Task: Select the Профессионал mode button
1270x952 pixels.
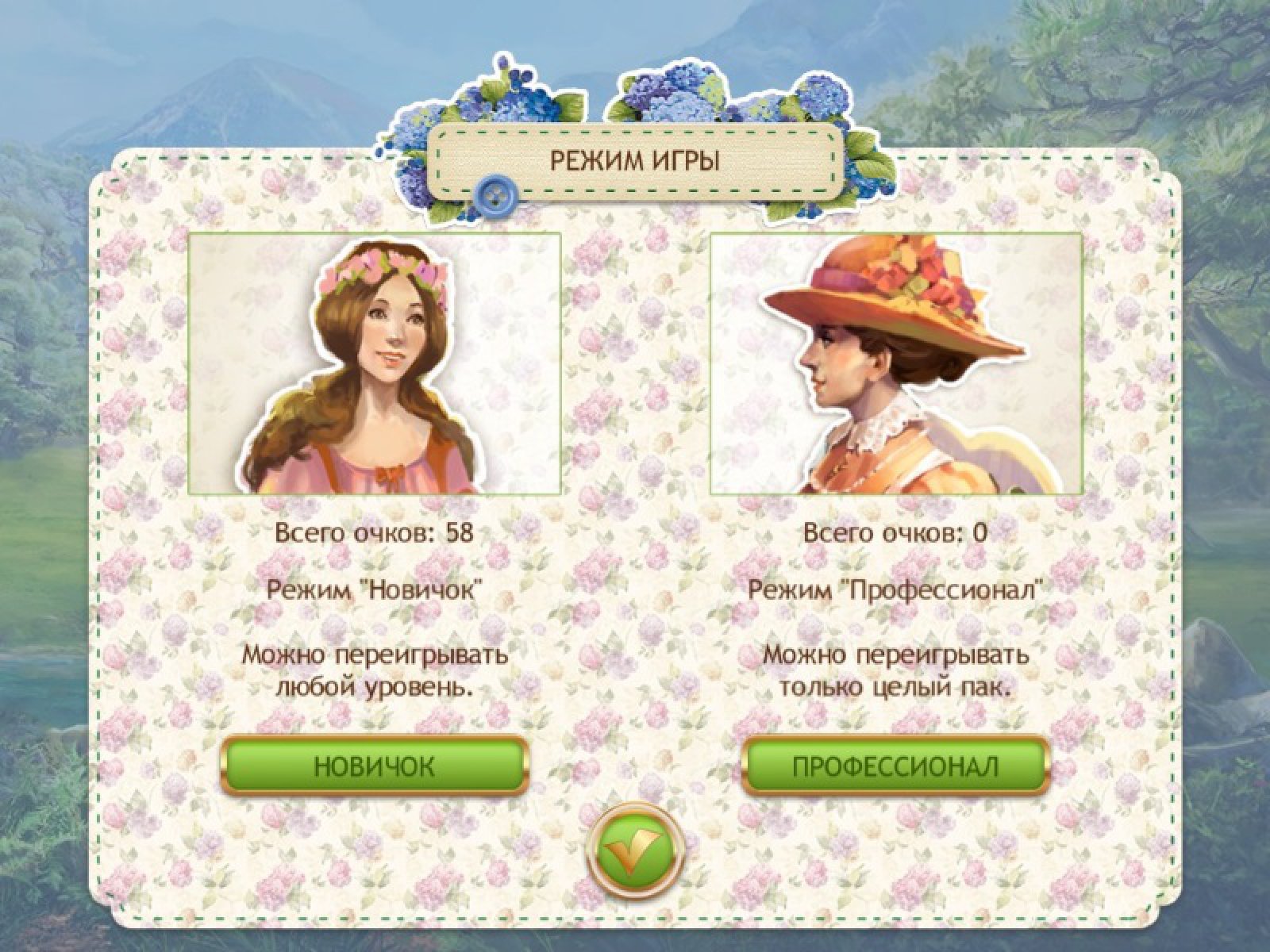Action: pyautogui.click(x=895, y=766)
